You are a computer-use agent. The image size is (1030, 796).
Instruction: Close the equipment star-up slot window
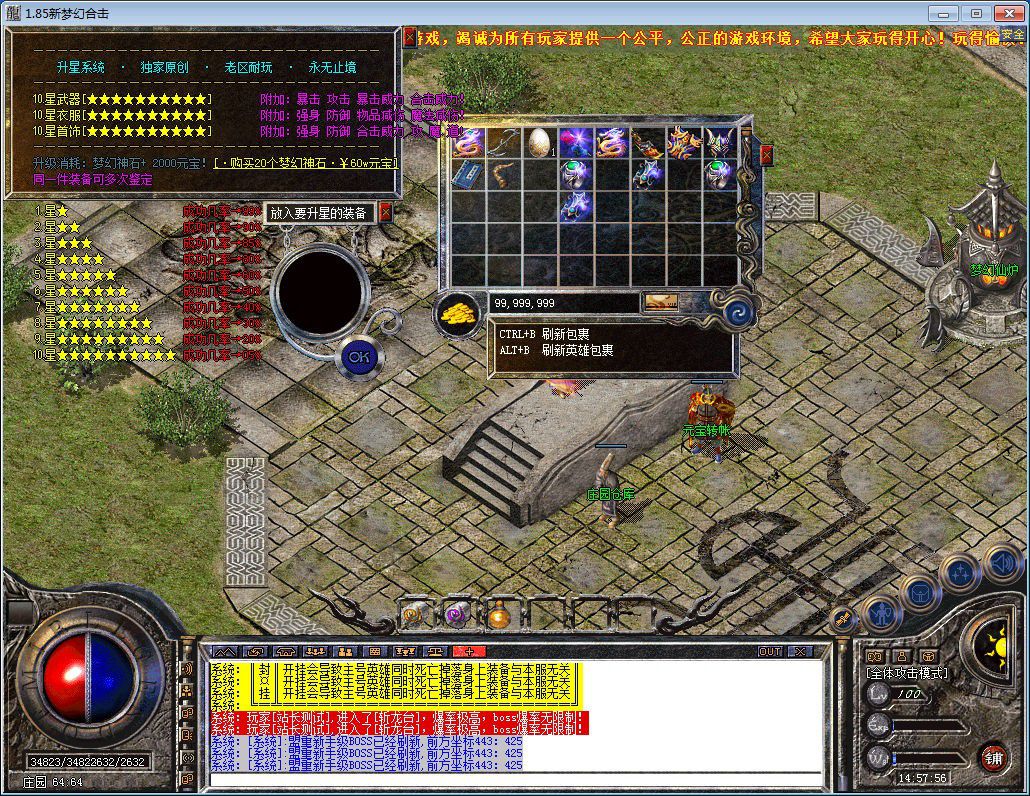click(386, 212)
